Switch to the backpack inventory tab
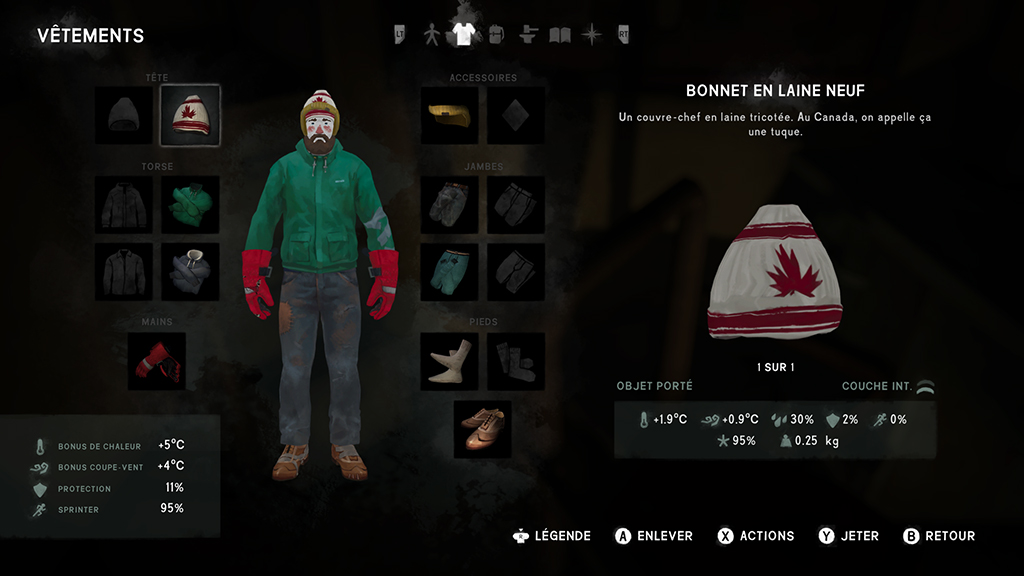Screen dimensions: 1024x576 (495, 35)
